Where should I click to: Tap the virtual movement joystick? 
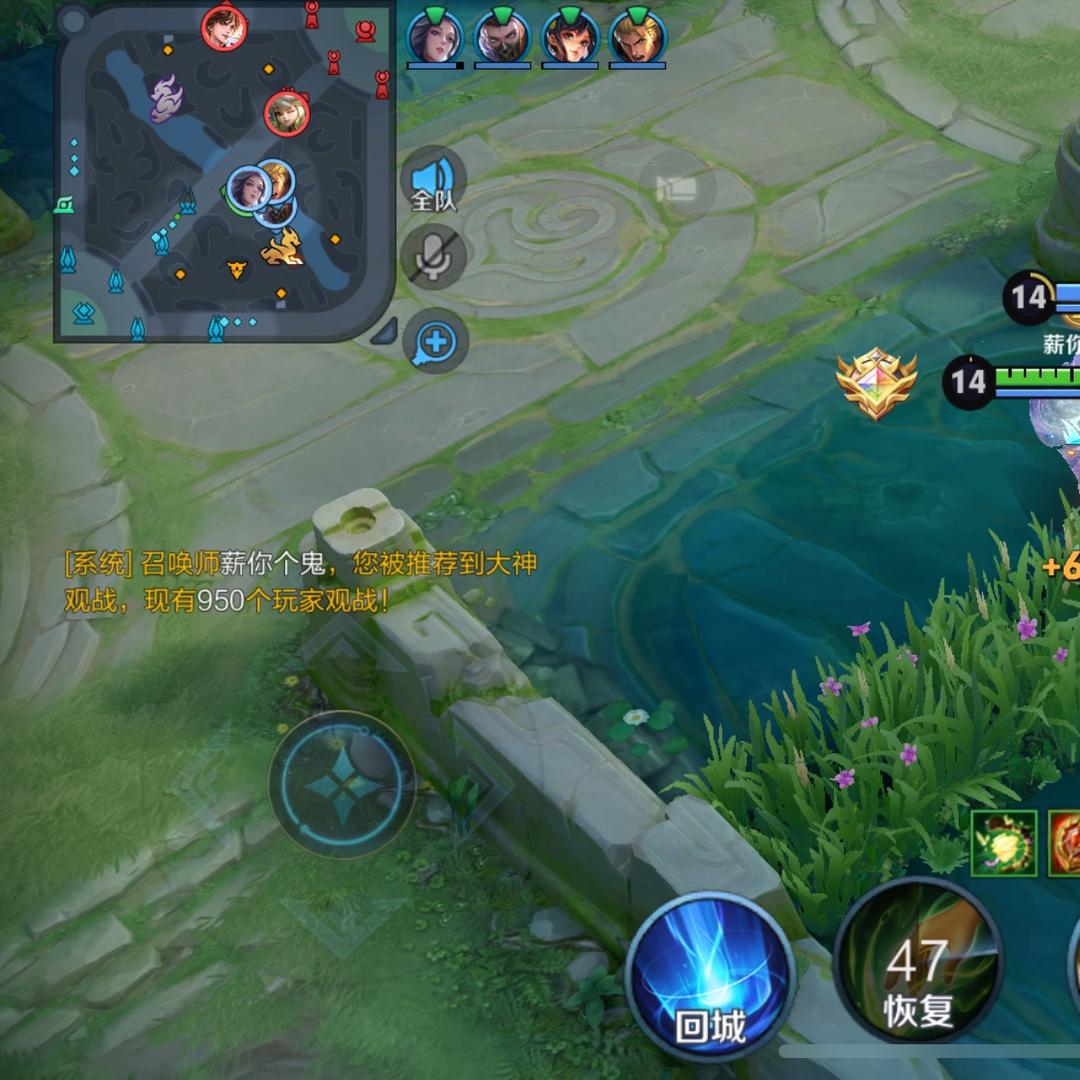(342, 784)
